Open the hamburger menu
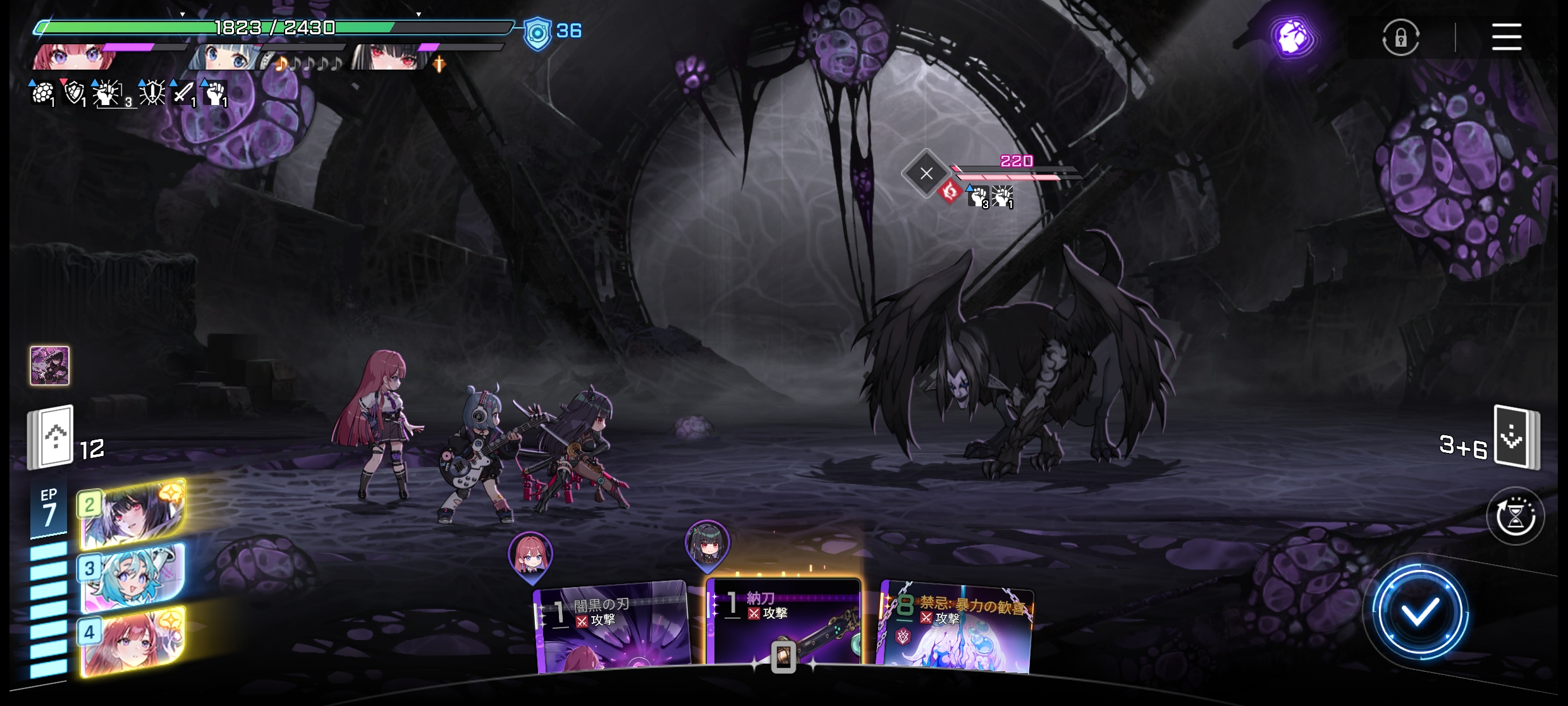Image resolution: width=1568 pixels, height=706 pixels. click(x=1506, y=37)
